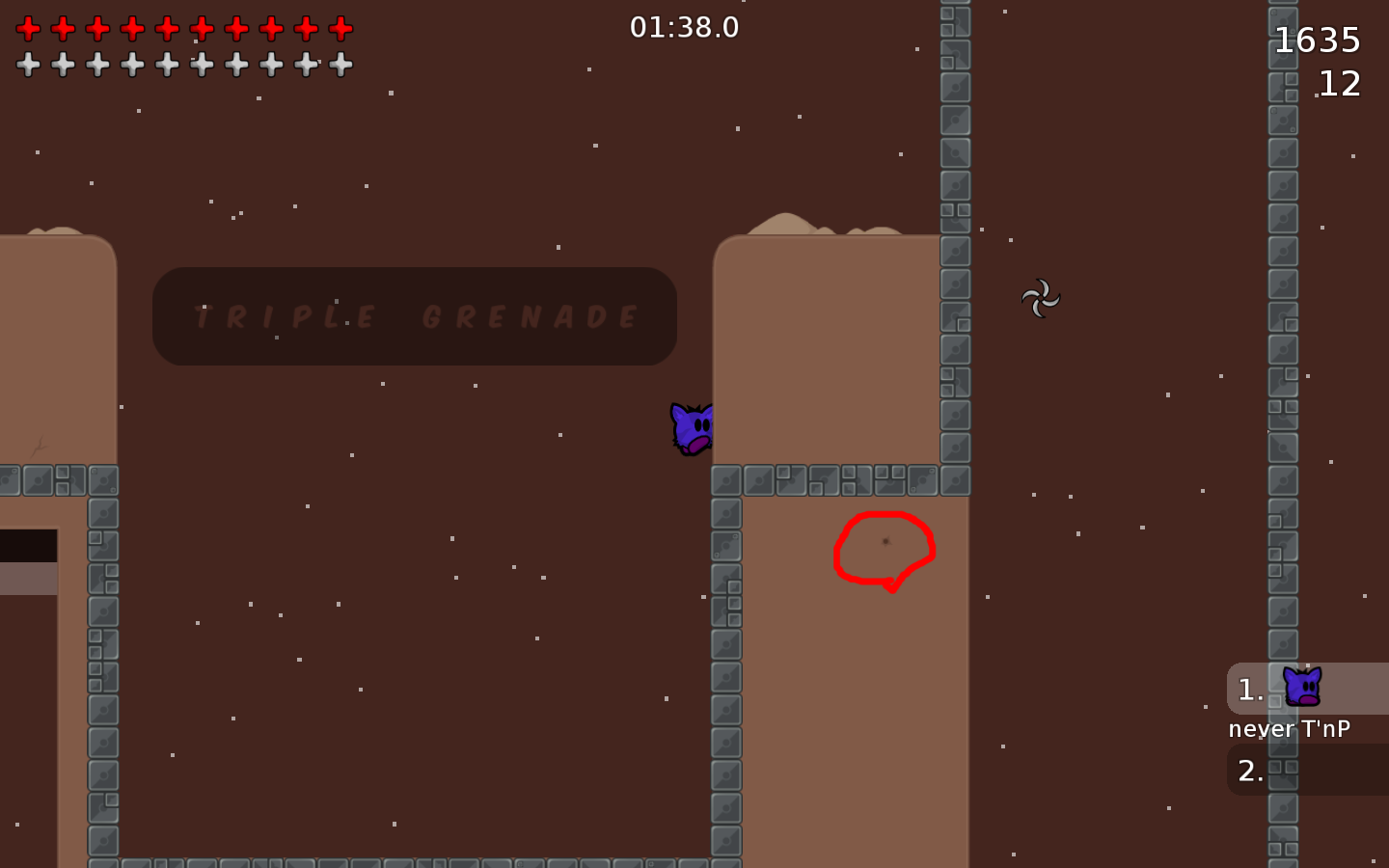1389x868 pixels.
Task: Click the red circle annotation on the wall
Action: (x=883, y=552)
